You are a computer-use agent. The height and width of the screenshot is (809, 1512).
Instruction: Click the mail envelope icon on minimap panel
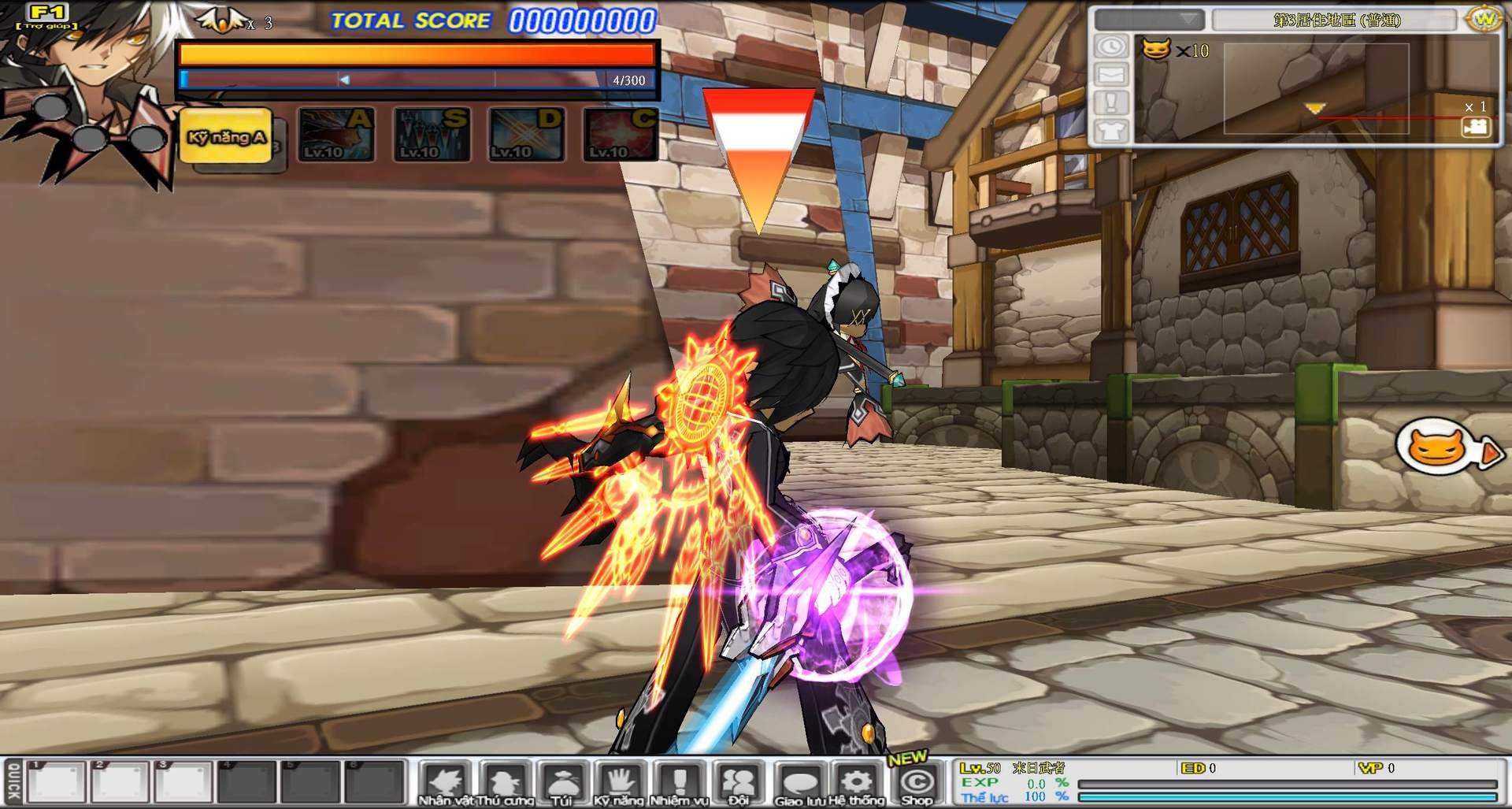click(1110, 76)
